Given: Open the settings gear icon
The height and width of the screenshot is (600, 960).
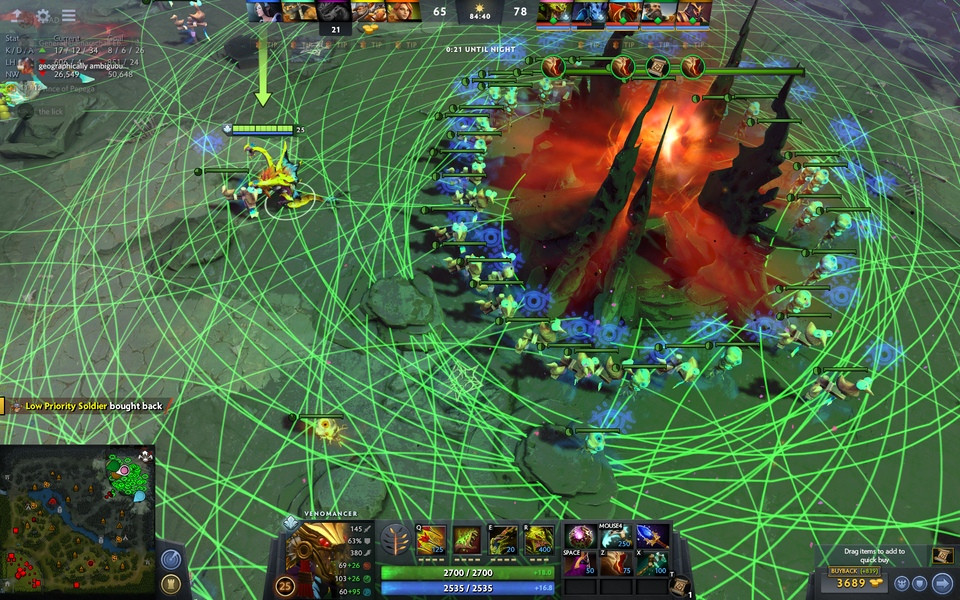Looking at the screenshot, I should (x=43, y=16).
